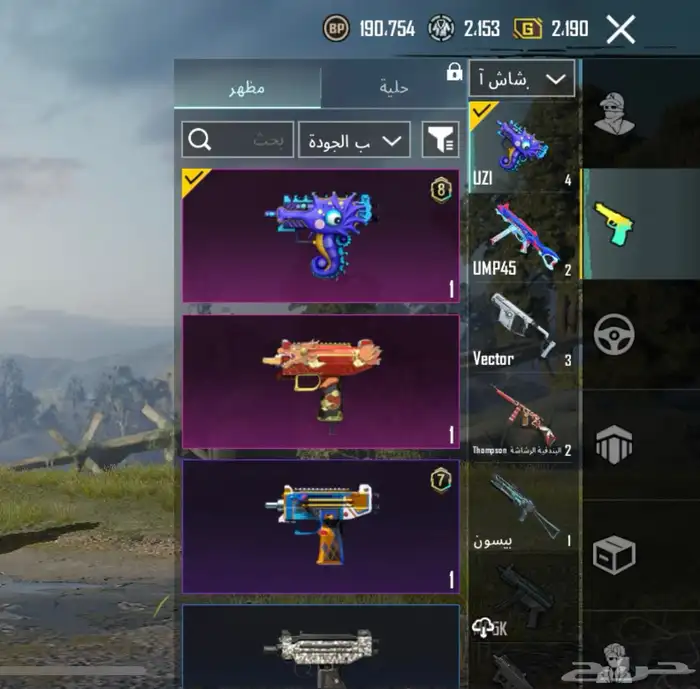Open the pistol weapon skins category

pos(613,223)
